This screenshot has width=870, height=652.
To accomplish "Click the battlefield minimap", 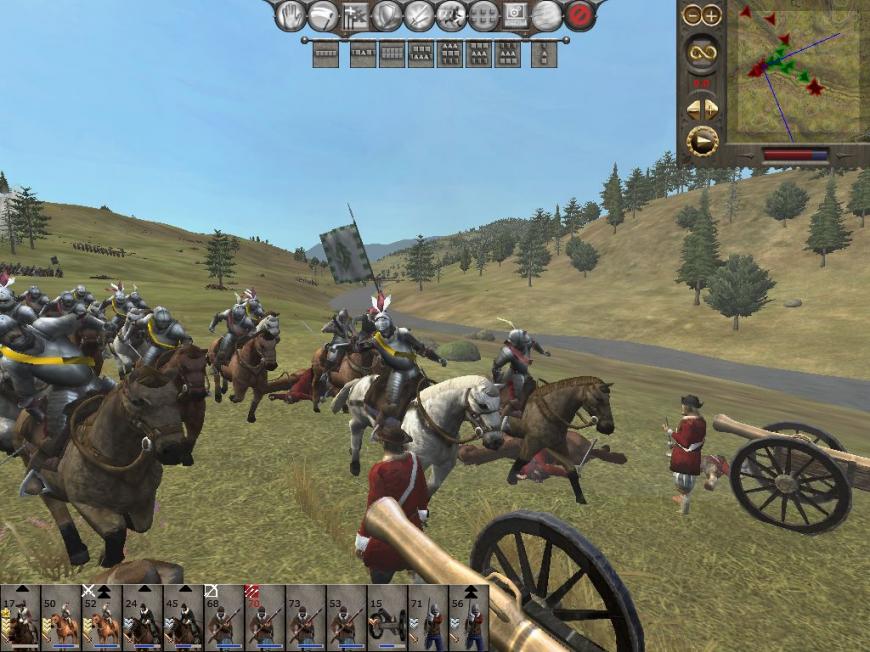I will [798, 74].
